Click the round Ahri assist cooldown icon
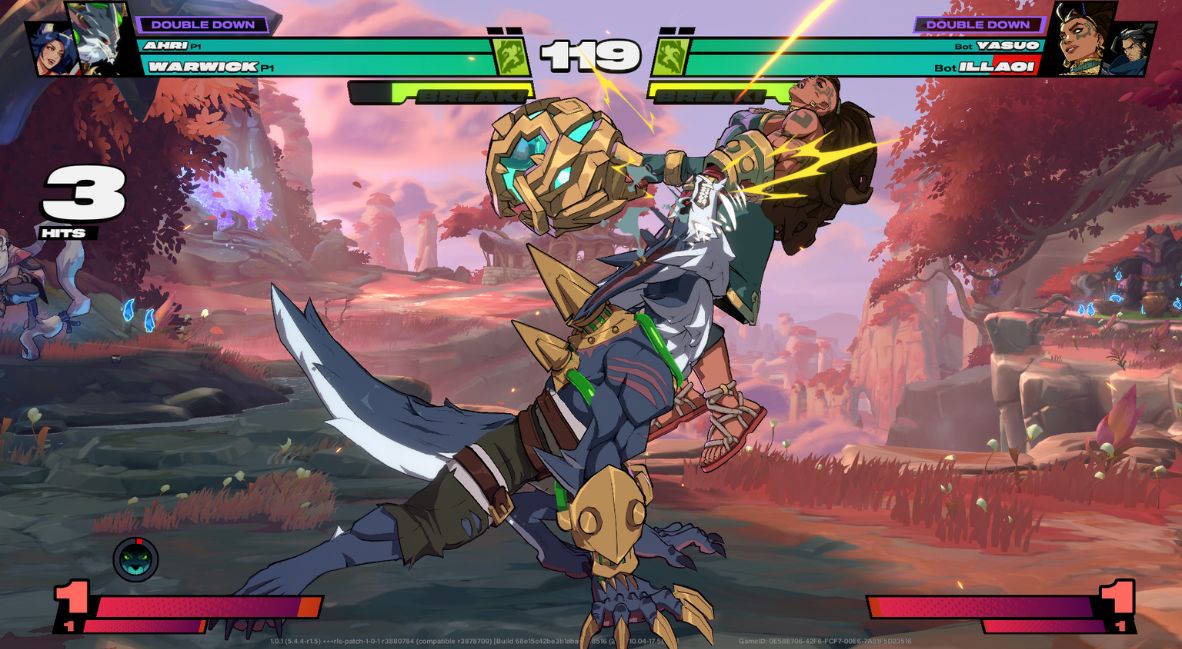The width and height of the screenshot is (1182, 649). point(135,558)
